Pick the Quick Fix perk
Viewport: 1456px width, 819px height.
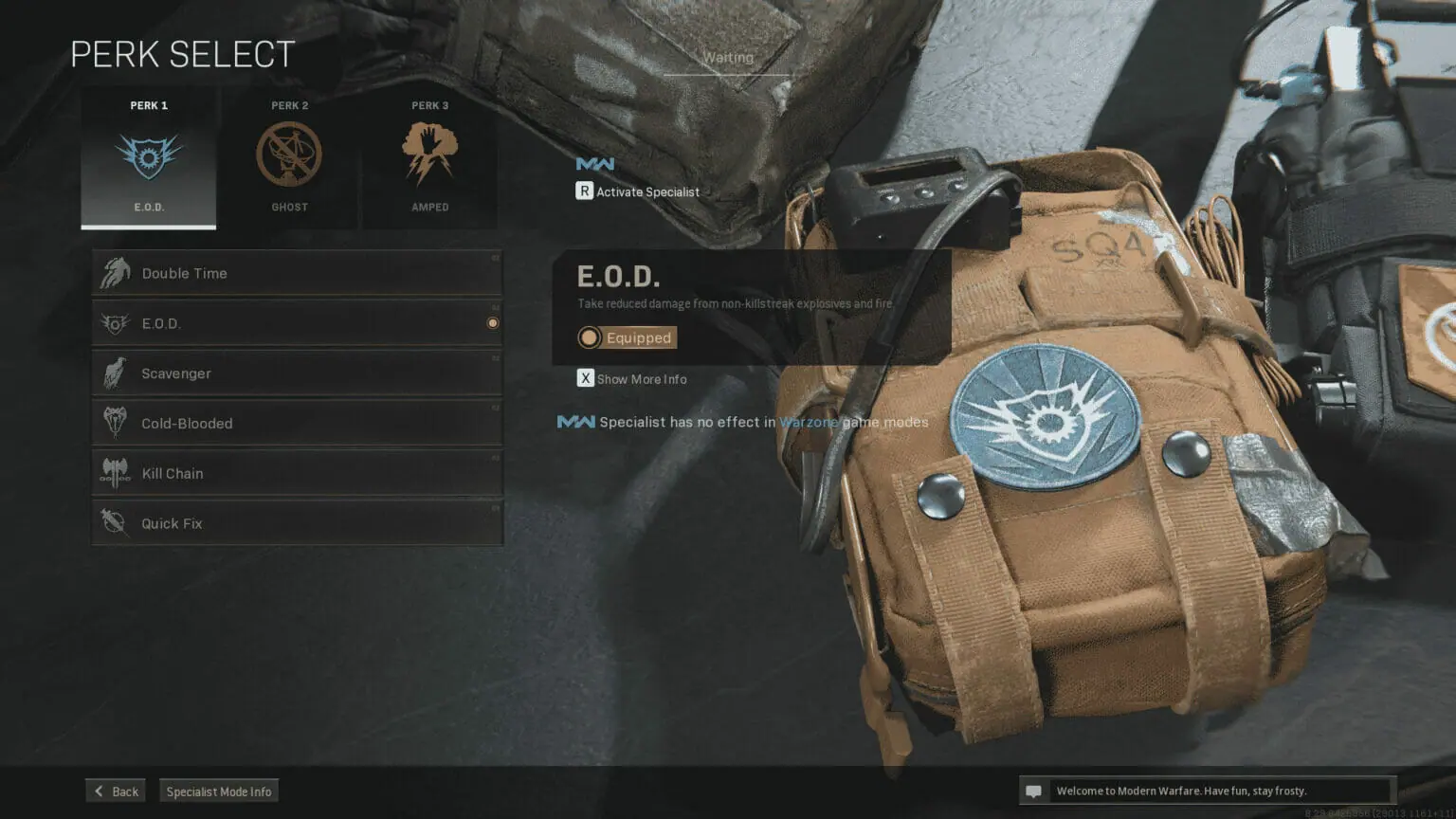point(297,523)
